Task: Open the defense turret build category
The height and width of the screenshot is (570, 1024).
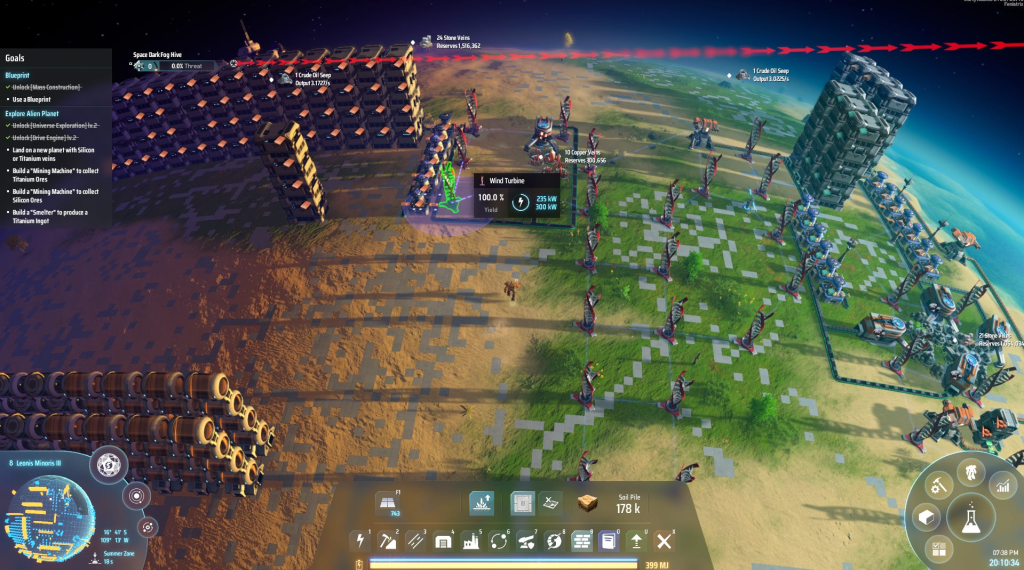Action: (x=525, y=541)
